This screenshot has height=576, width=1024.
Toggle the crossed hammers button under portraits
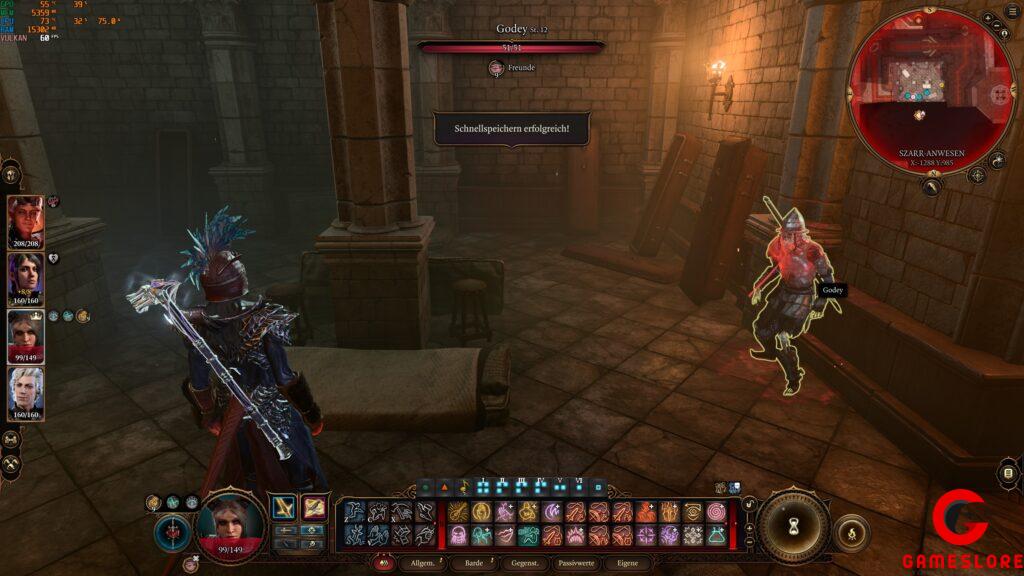(12, 464)
